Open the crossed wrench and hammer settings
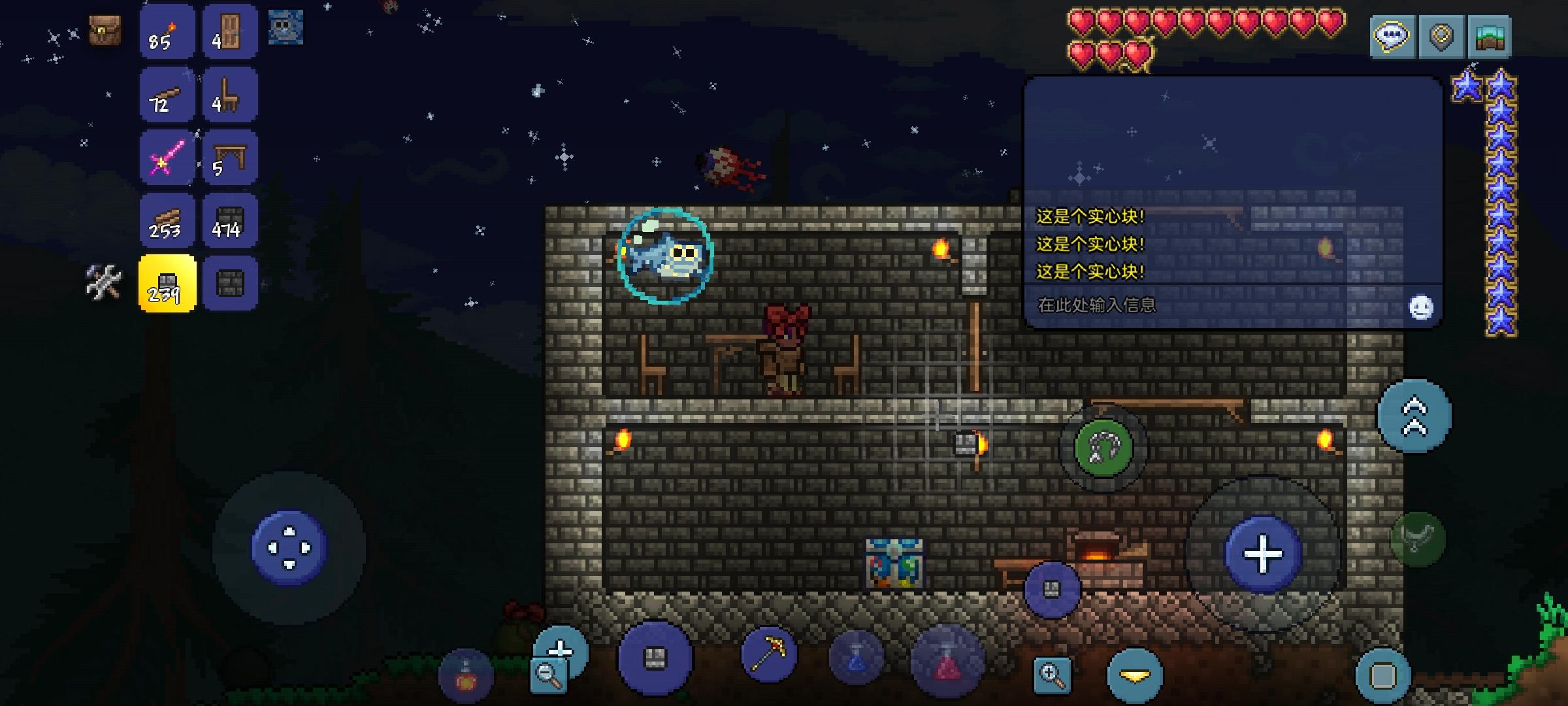 point(103,282)
